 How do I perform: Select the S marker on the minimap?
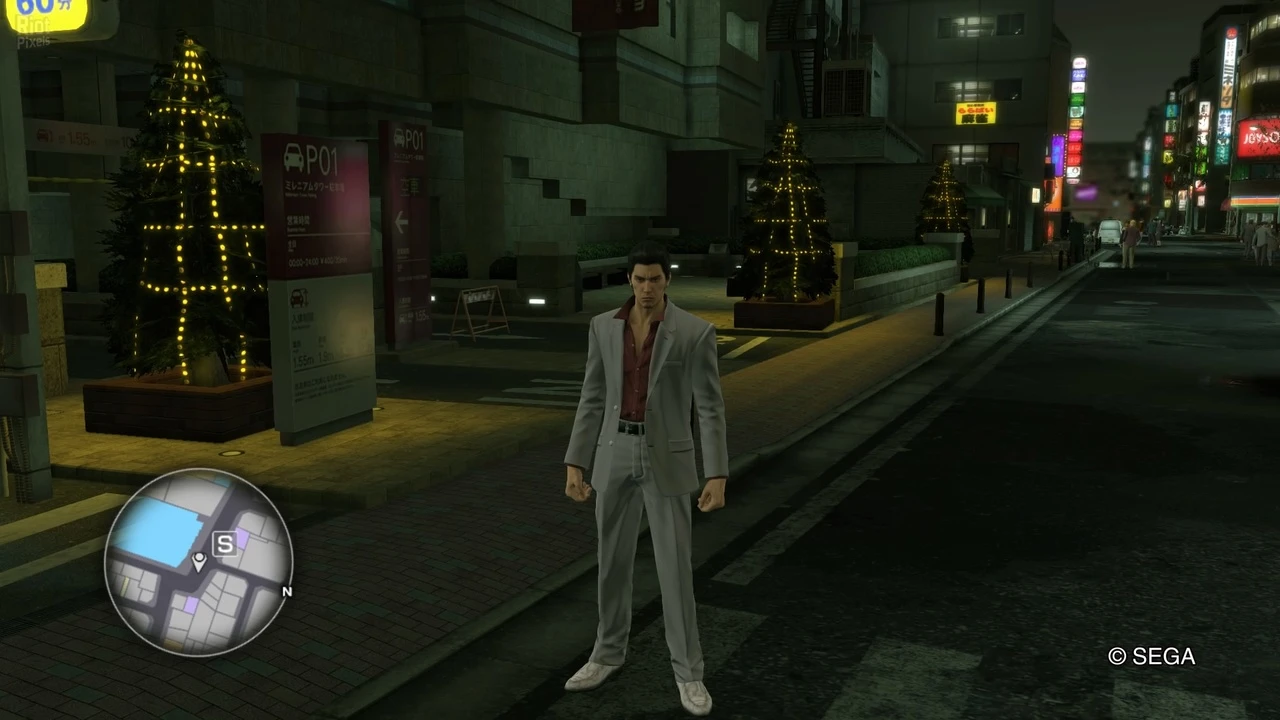click(x=224, y=544)
